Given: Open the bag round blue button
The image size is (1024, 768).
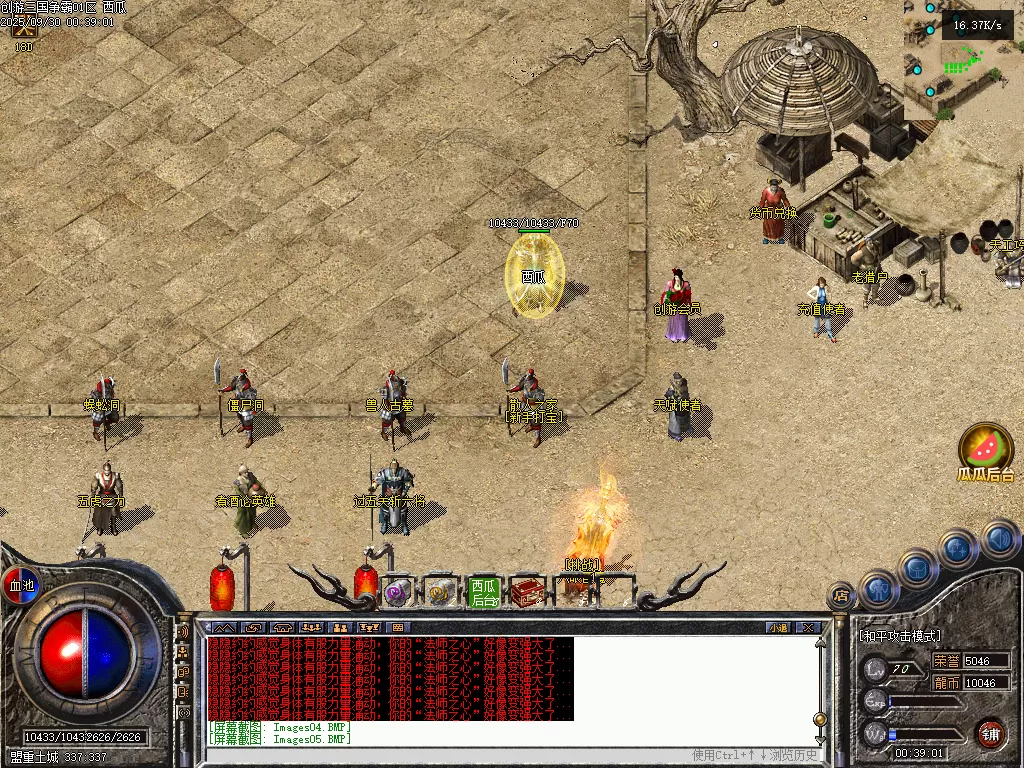Looking at the screenshot, I should pos(918,567).
